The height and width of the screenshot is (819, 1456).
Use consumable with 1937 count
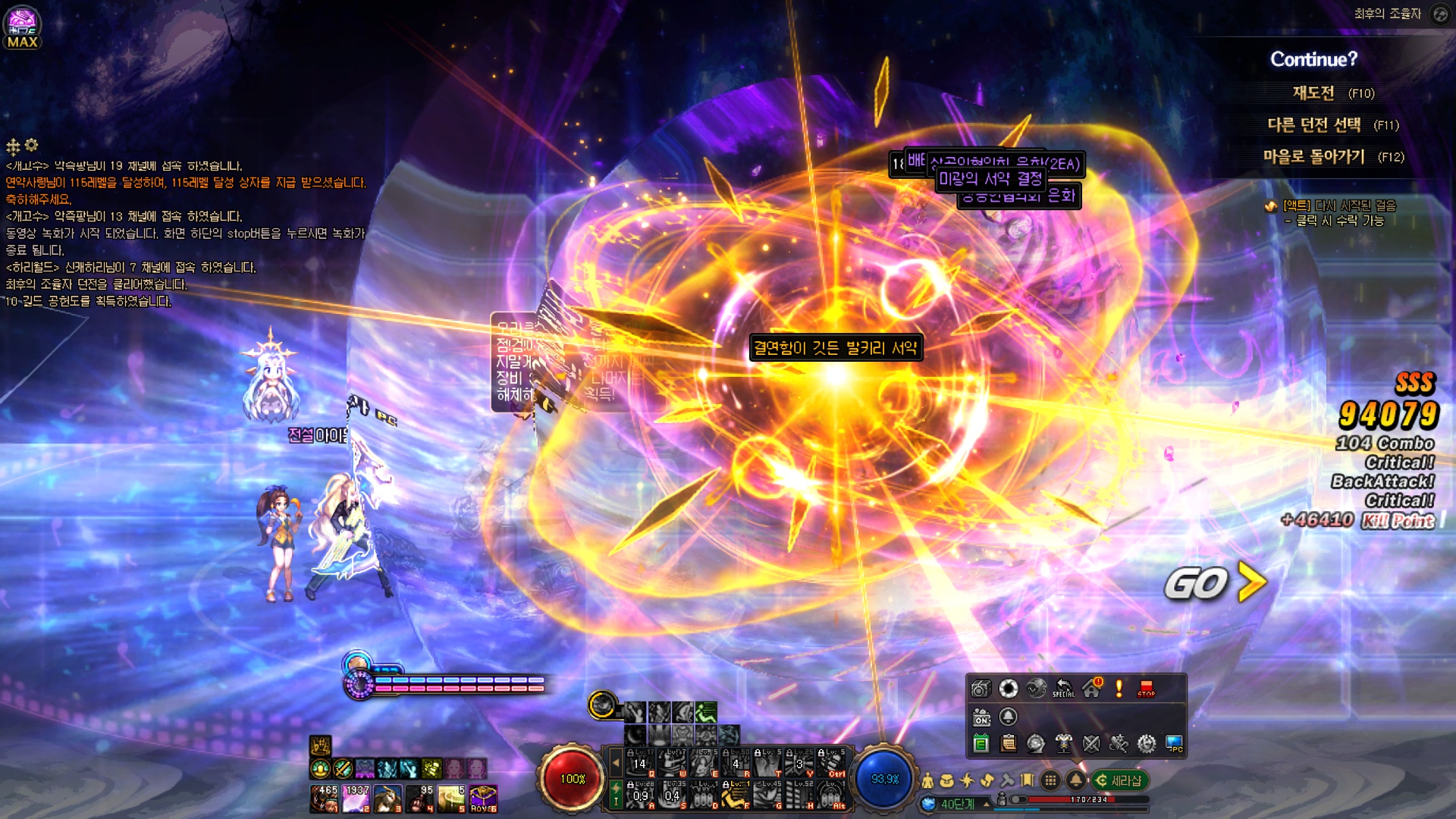[356, 799]
